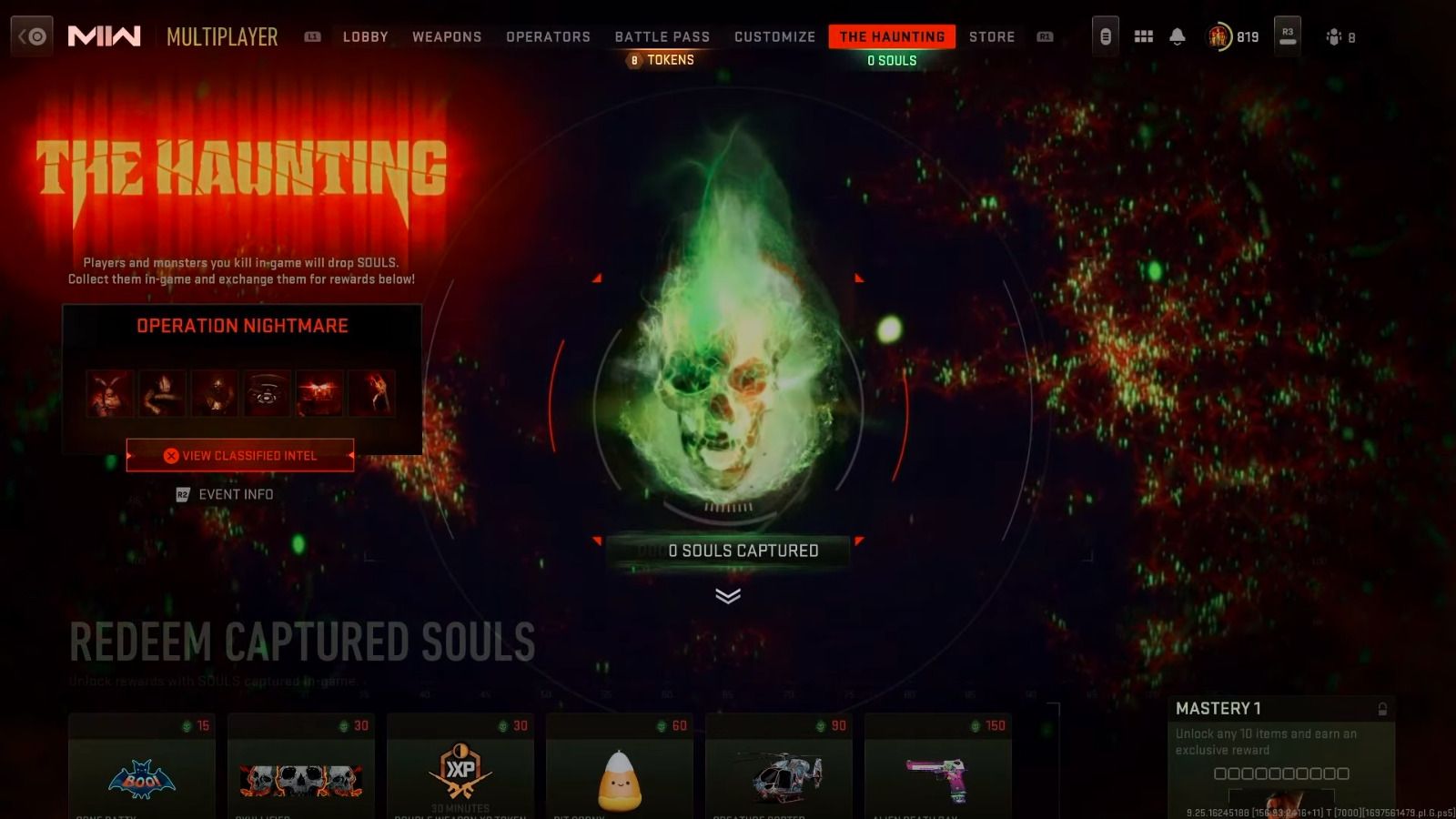Click View Classified Intel
Image resolution: width=1456 pixels, height=819 pixels.
[239, 455]
